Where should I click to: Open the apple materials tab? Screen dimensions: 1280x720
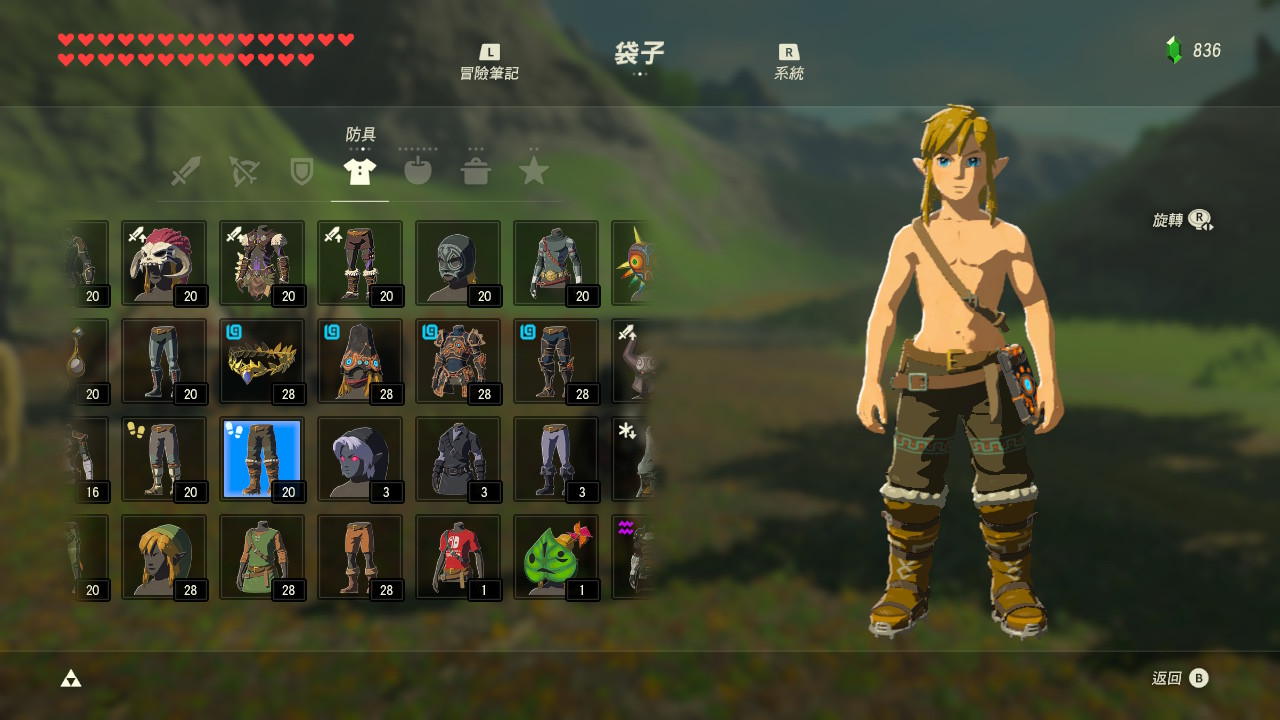pos(417,171)
